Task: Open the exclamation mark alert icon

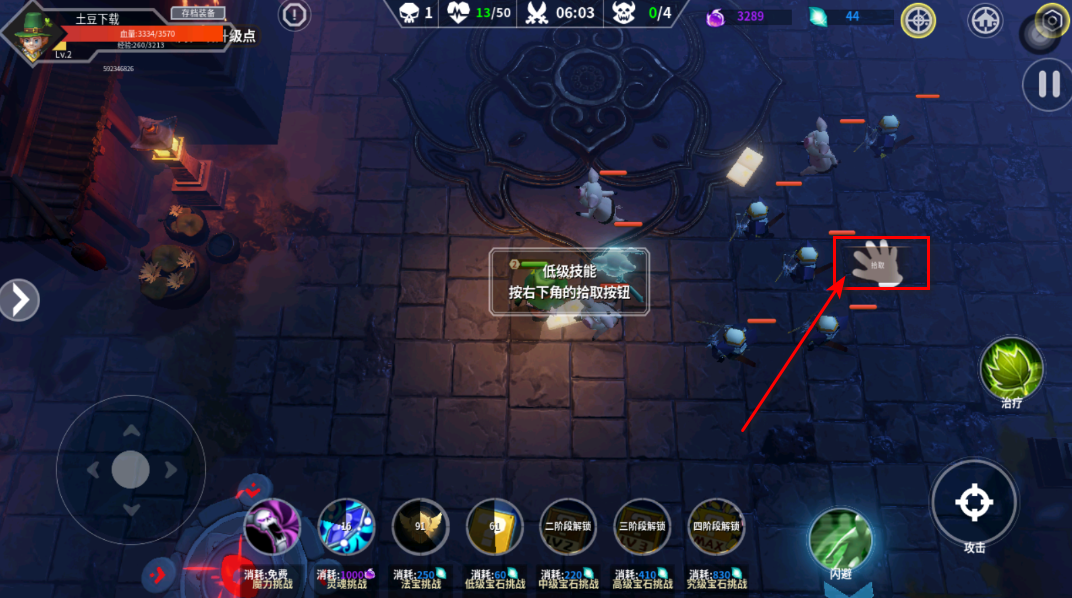Action: pos(295,15)
